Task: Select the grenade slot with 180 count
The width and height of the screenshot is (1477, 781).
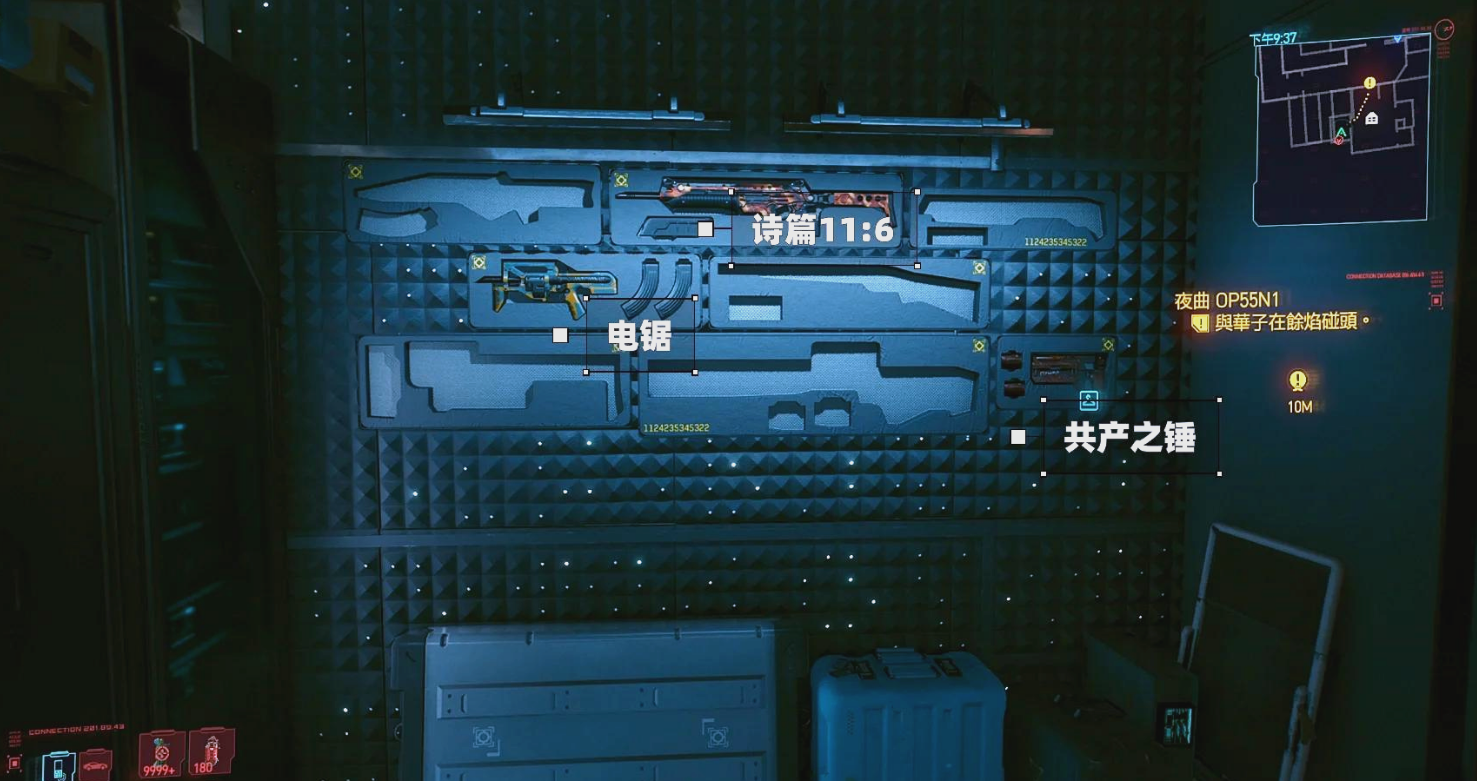Action: pos(210,752)
